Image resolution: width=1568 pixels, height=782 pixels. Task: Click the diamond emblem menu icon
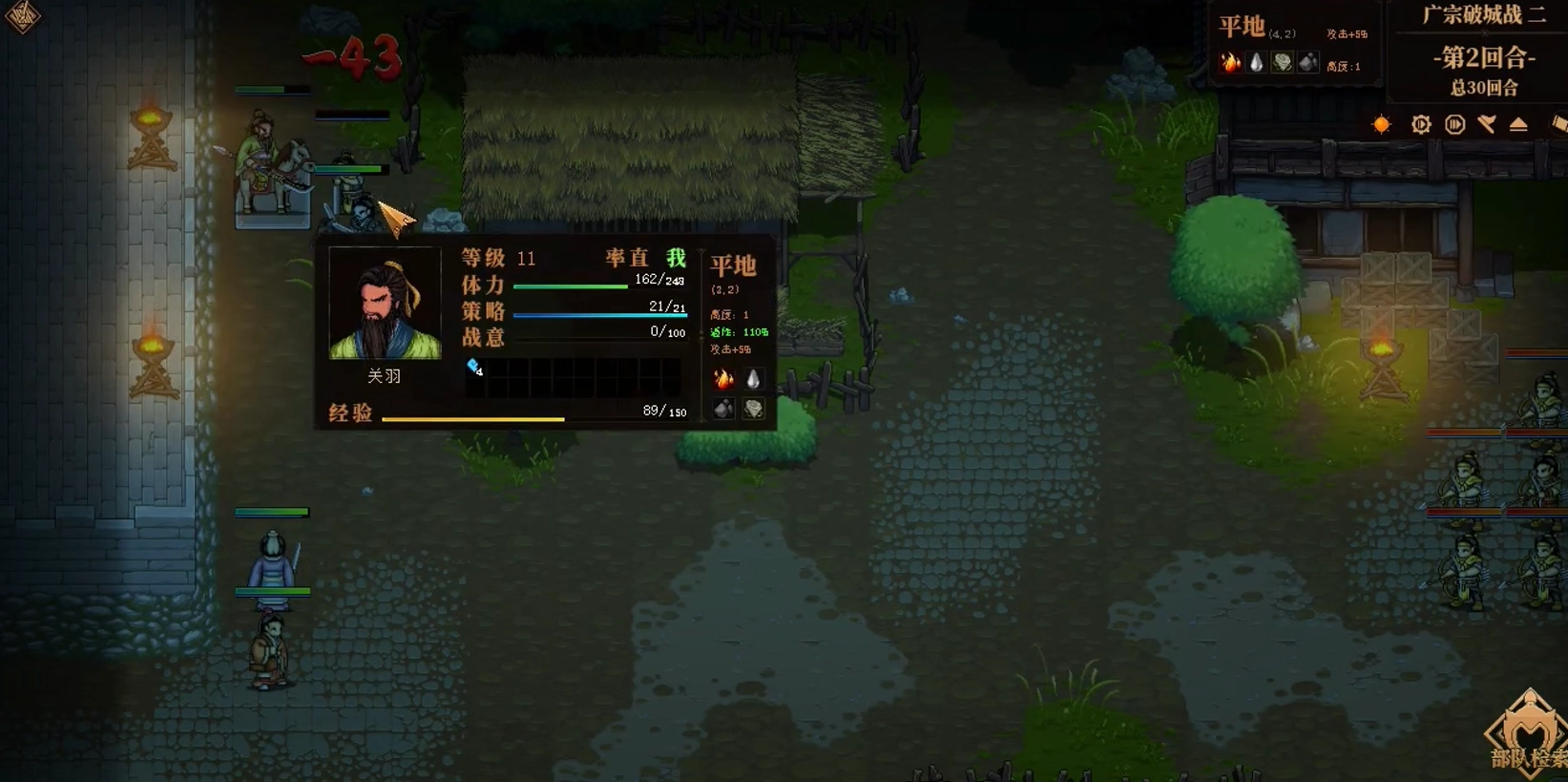[22, 15]
